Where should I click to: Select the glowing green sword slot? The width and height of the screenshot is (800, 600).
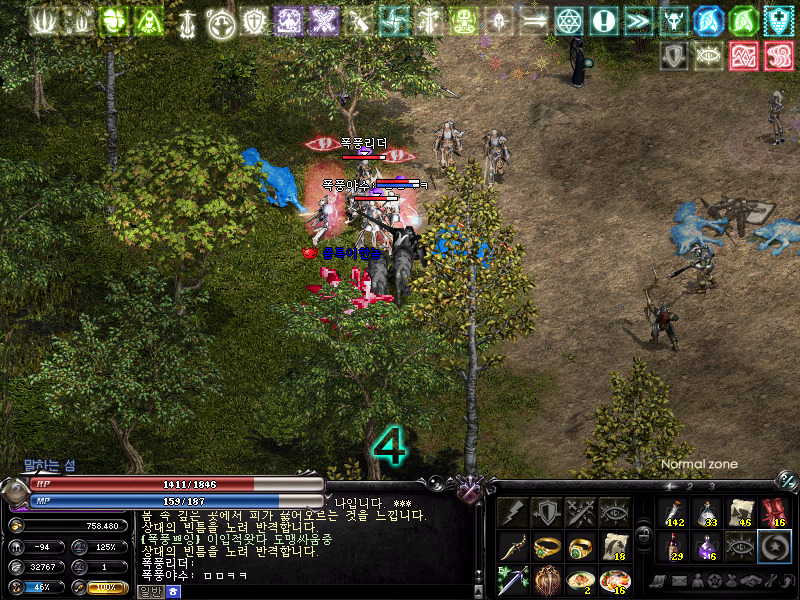(513, 581)
